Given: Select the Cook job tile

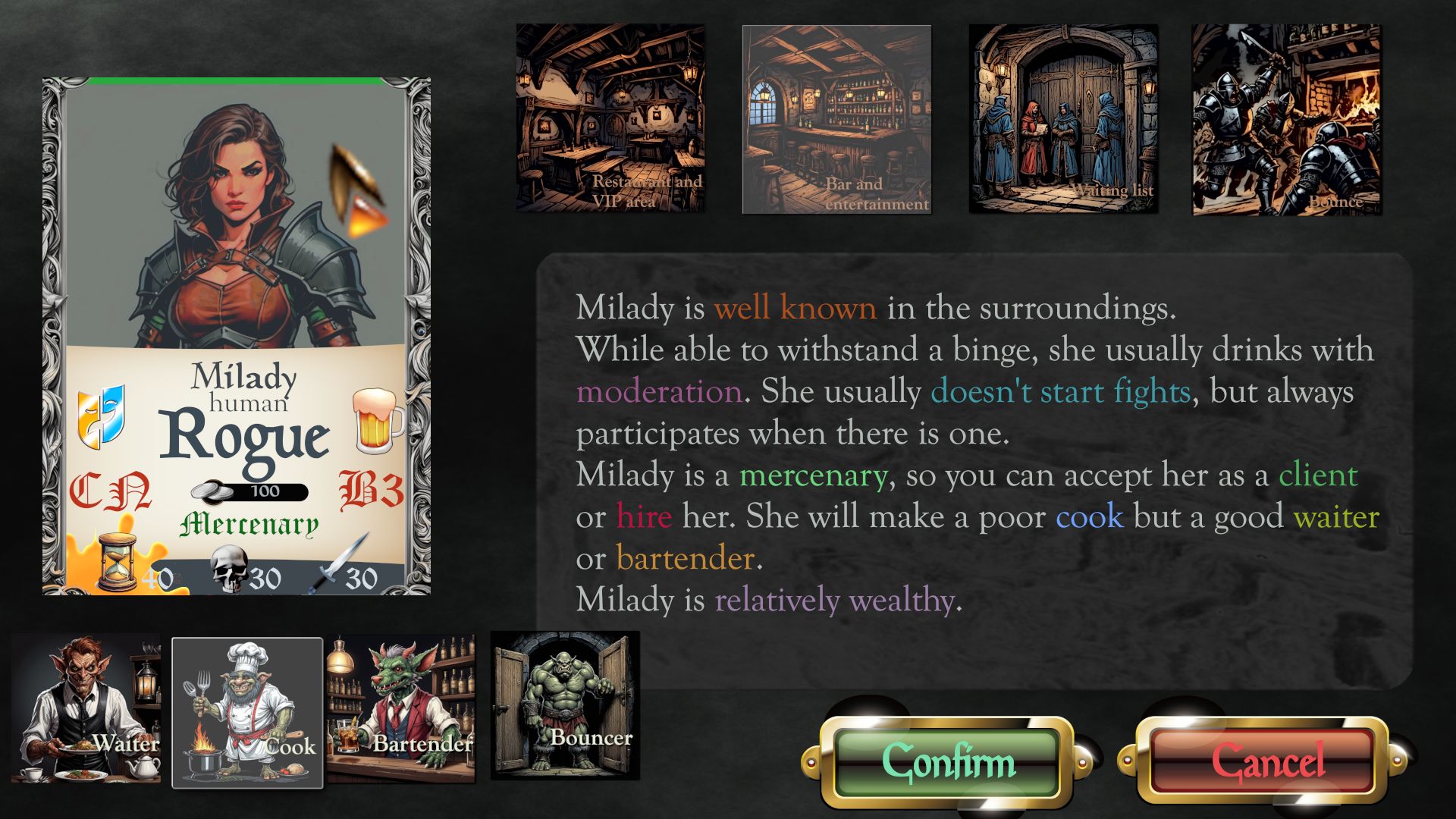Looking at the screenshot, I should point(247,712).
